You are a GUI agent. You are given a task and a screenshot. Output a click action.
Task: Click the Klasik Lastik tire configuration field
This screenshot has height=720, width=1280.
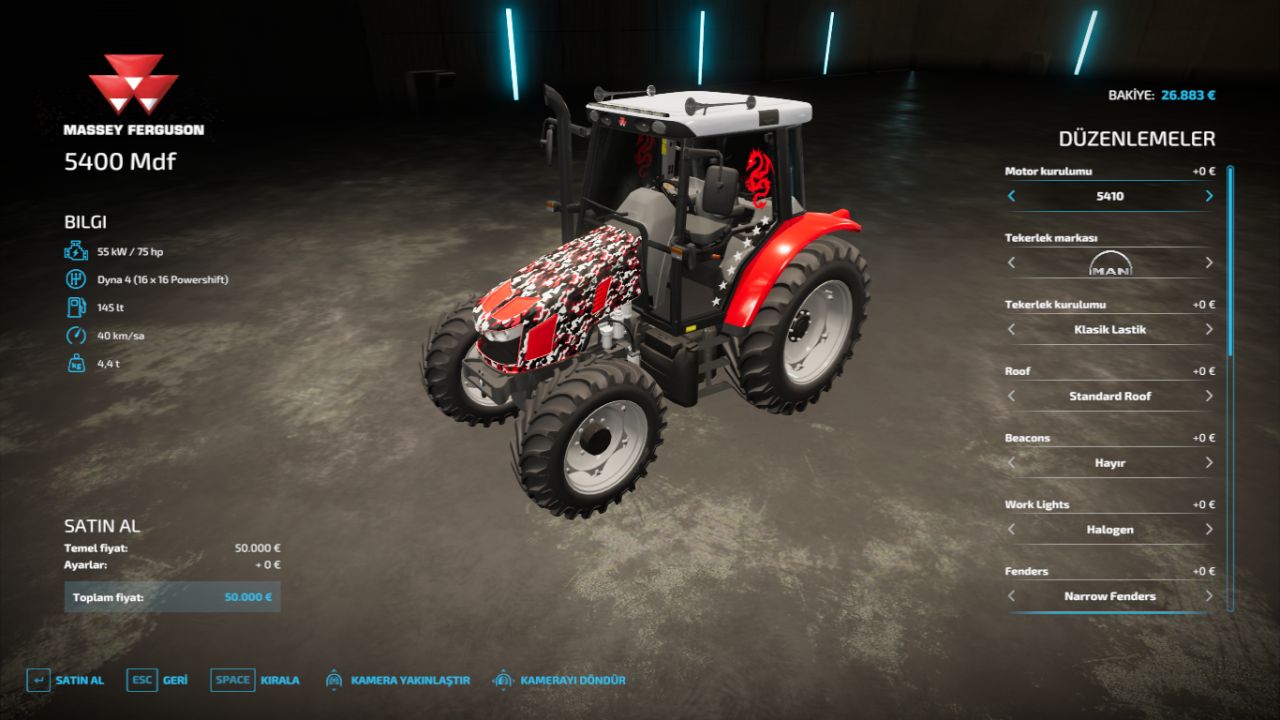point(1109,330)
